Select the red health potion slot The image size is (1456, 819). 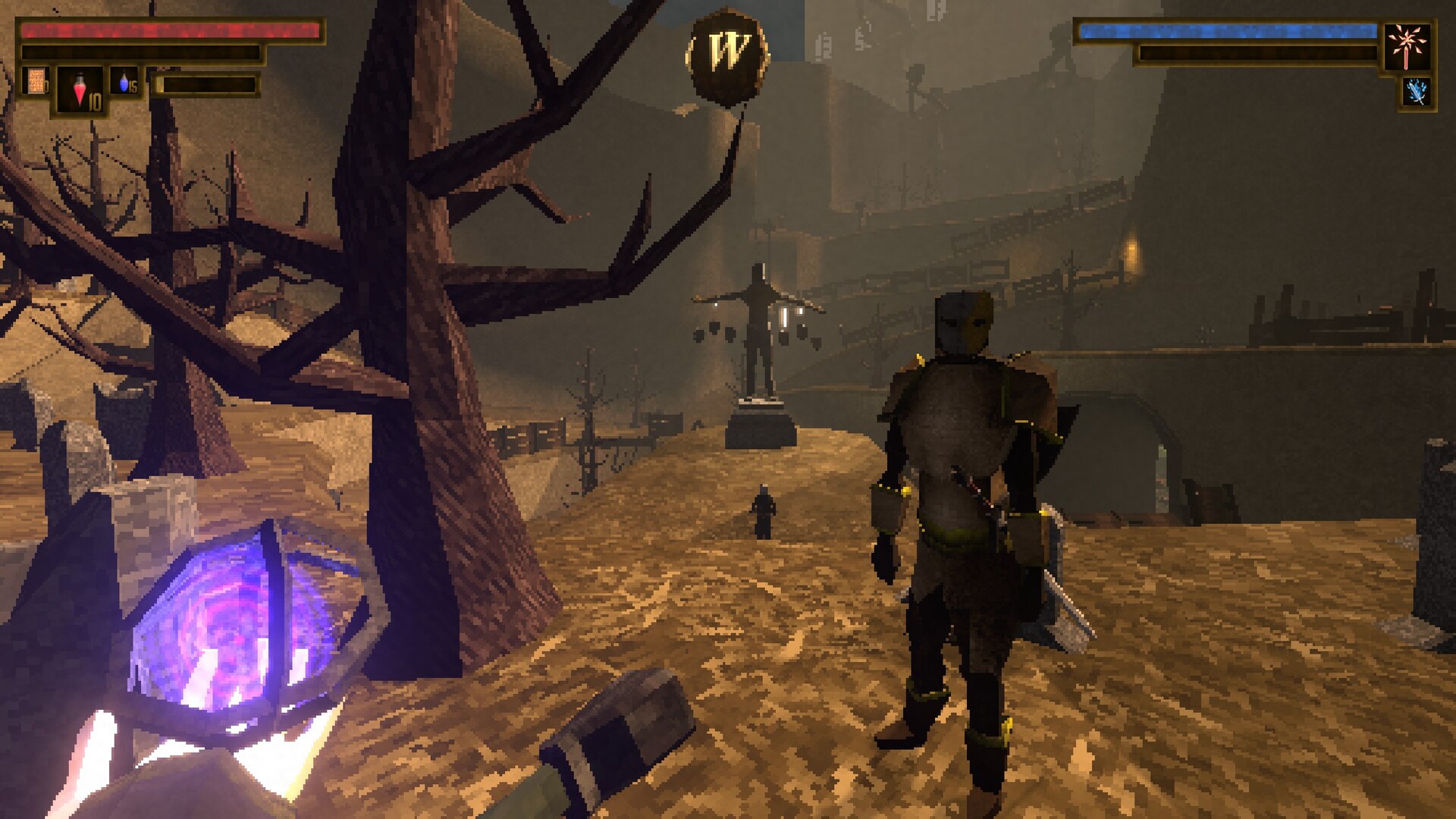click(x=80, y=91)
